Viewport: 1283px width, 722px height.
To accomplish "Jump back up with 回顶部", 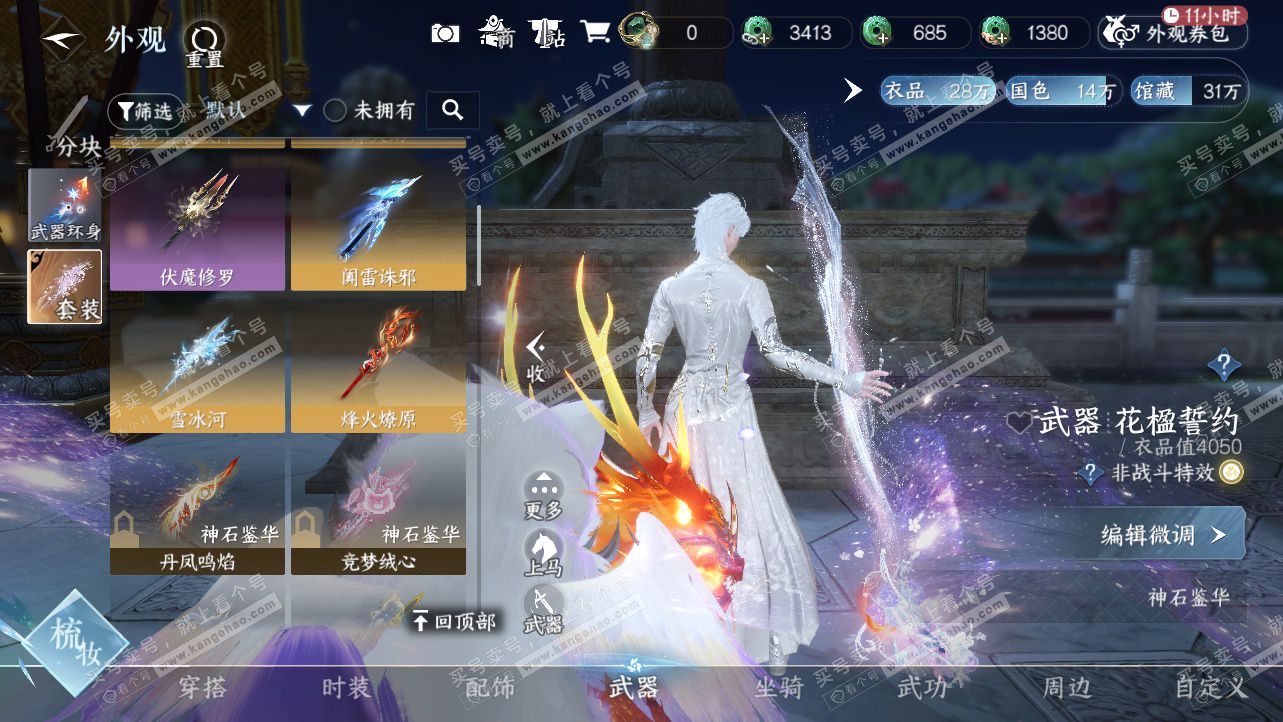I will (x=455, y=621).
